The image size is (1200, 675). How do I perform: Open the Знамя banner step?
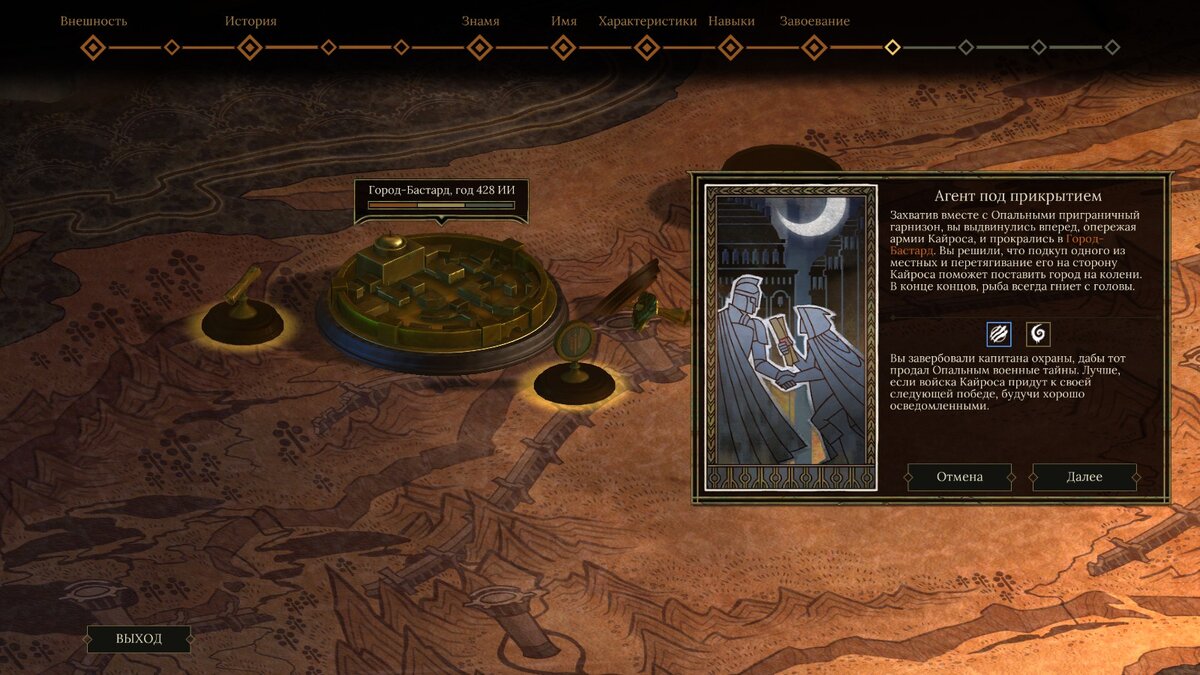click(x=480, y=47)
